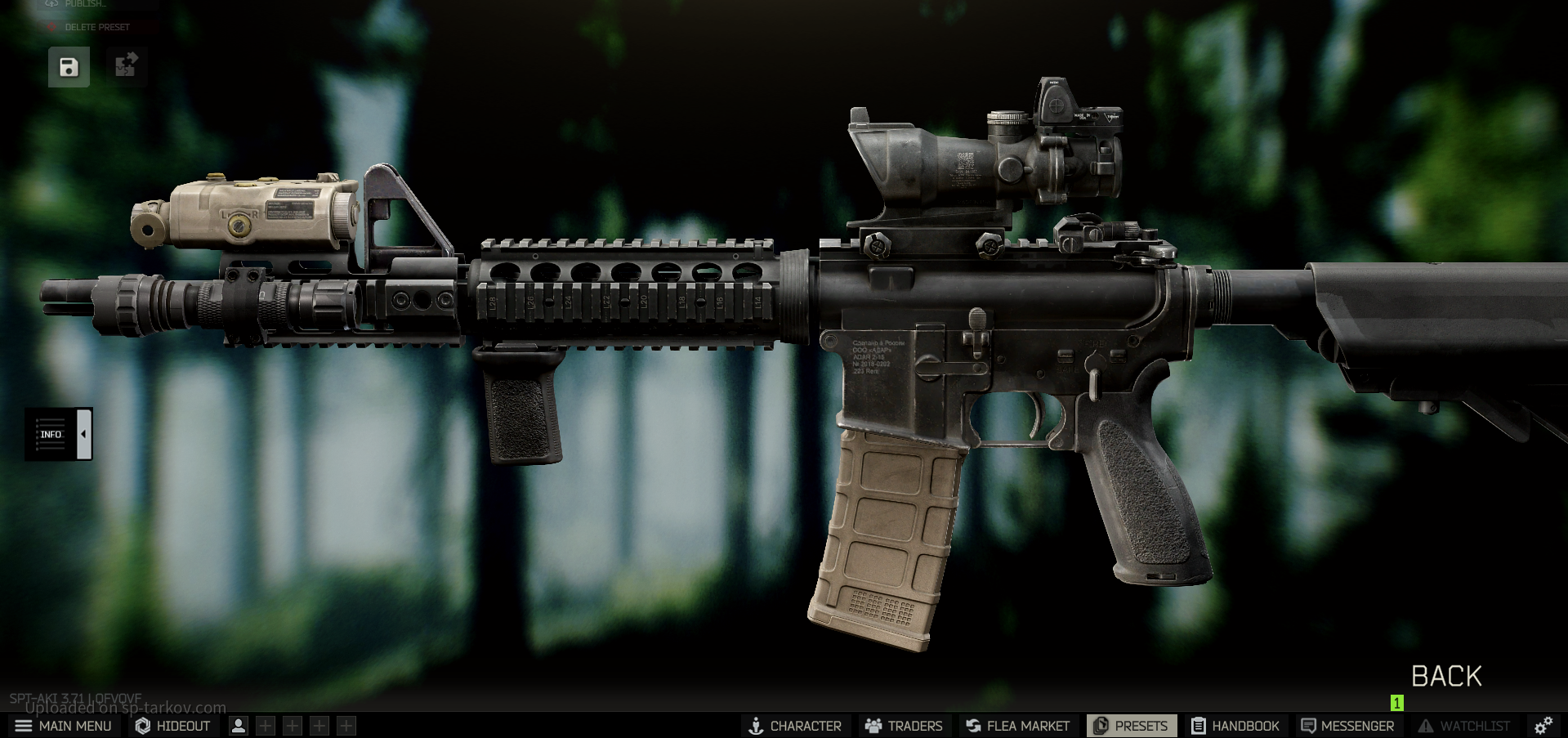The height and width of the screenshot is (738, 1568).
Task: Expand the INFO side panel
Action: (x=58, y=434)
